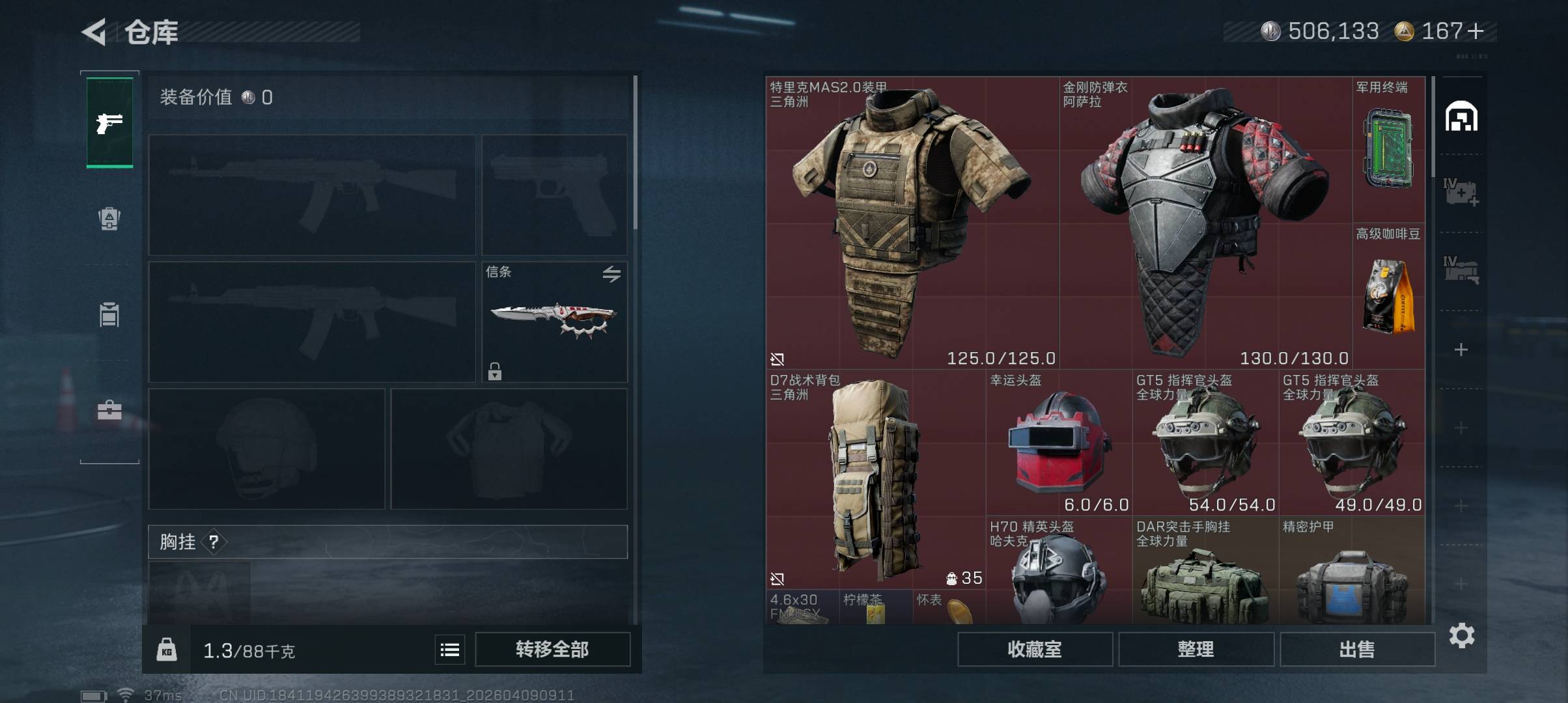Viewport: 1568px width, 703px height.
Task: Toggle the list view icon beside 转移全部
Action: (x=450, y=650)
